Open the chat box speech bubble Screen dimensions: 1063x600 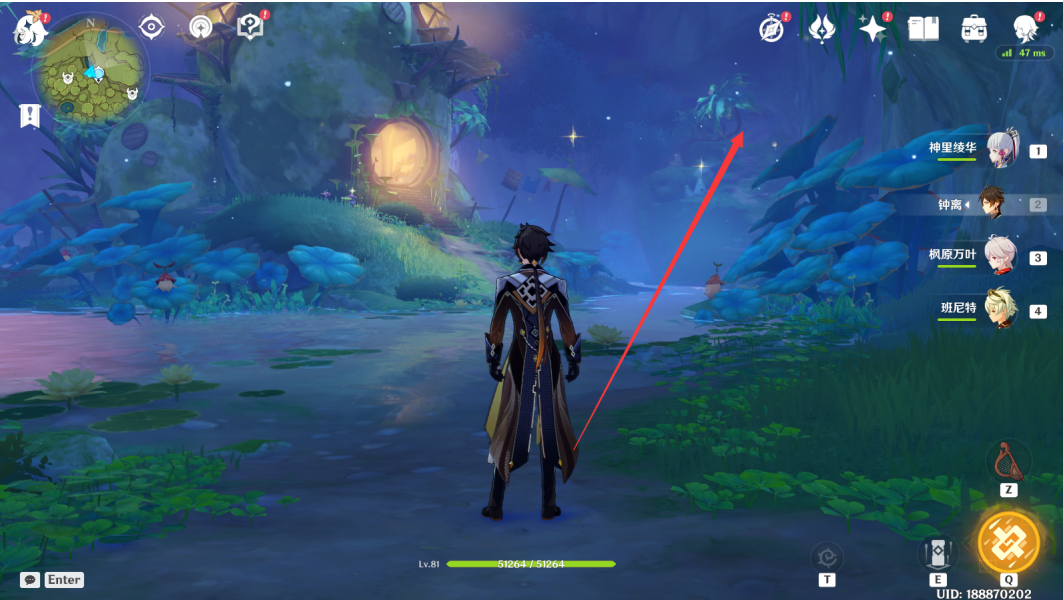(x=30, y=579)
